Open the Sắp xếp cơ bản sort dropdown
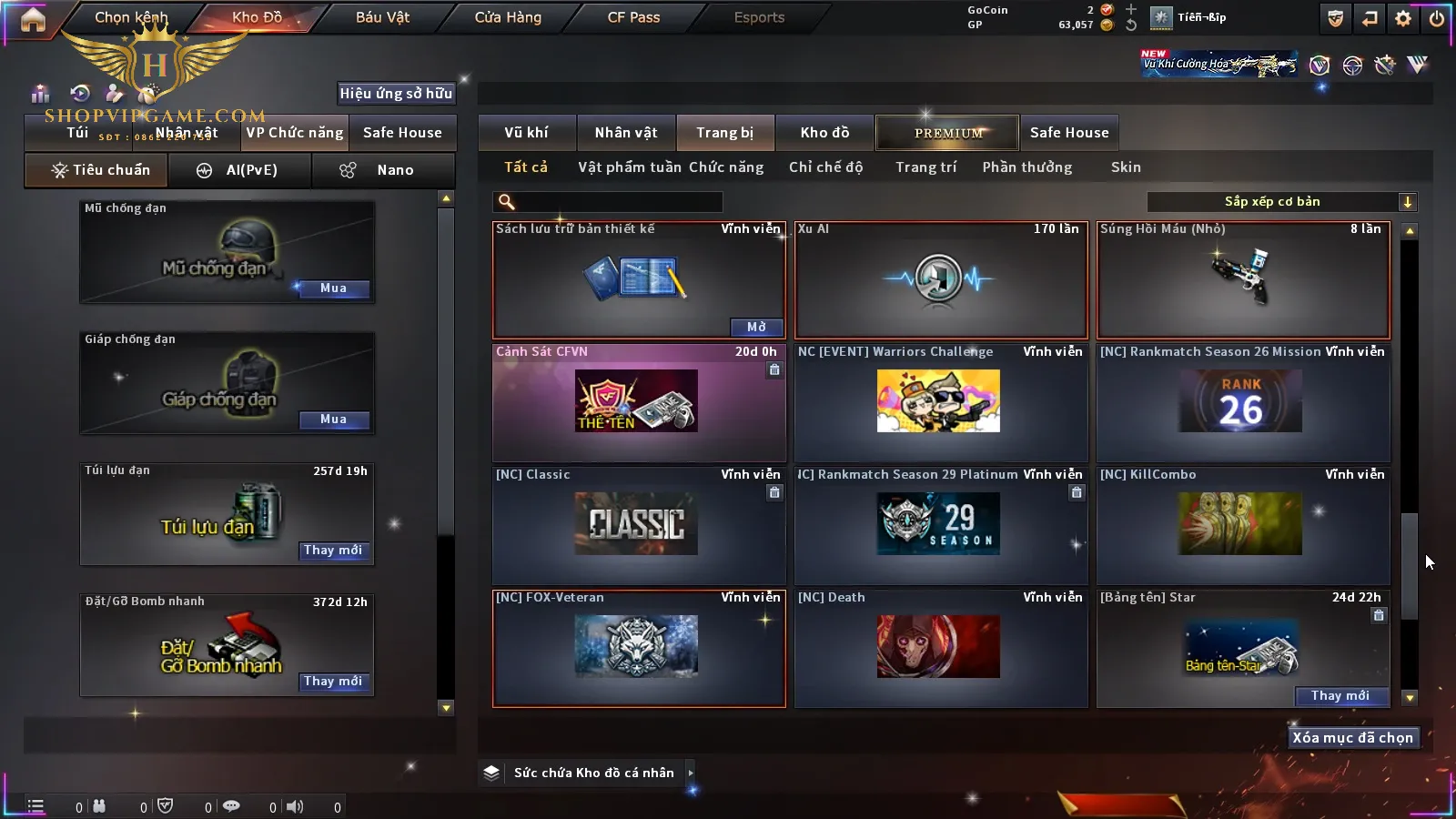Viewport: 1456px width, 819px height. click(1281, 202)
